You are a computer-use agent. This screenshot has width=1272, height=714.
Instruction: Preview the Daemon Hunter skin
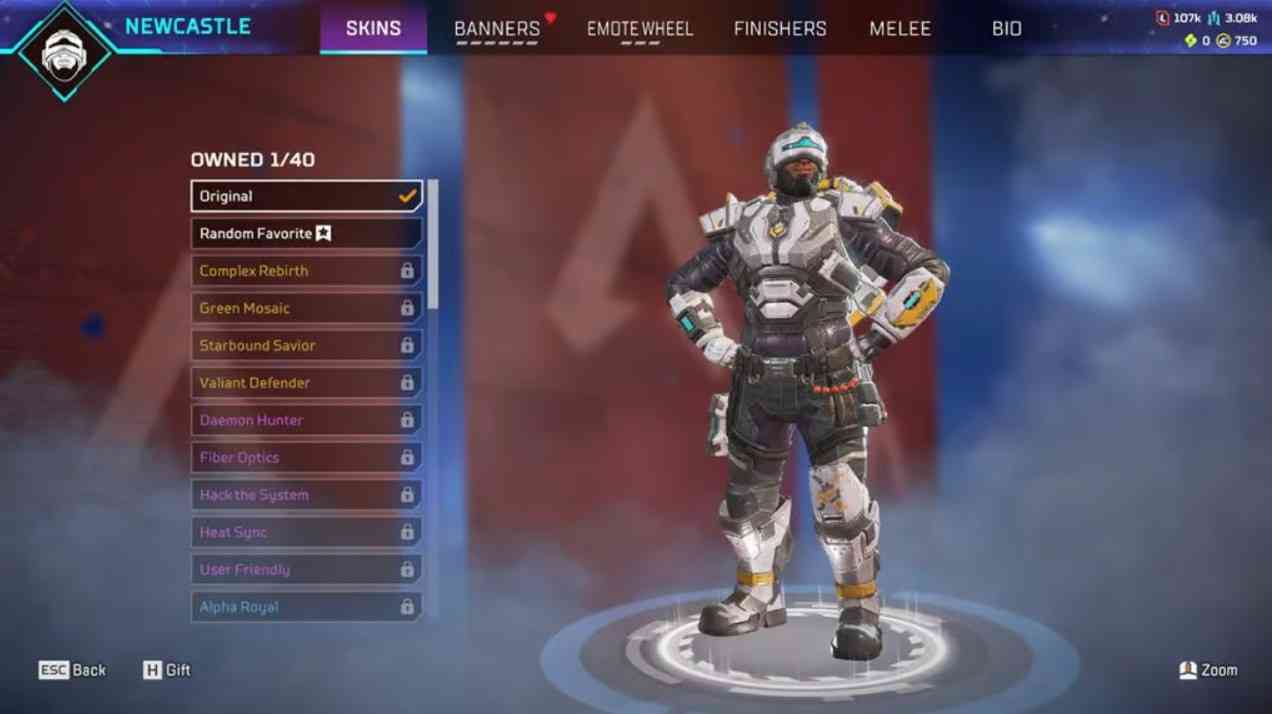(306, 420)
